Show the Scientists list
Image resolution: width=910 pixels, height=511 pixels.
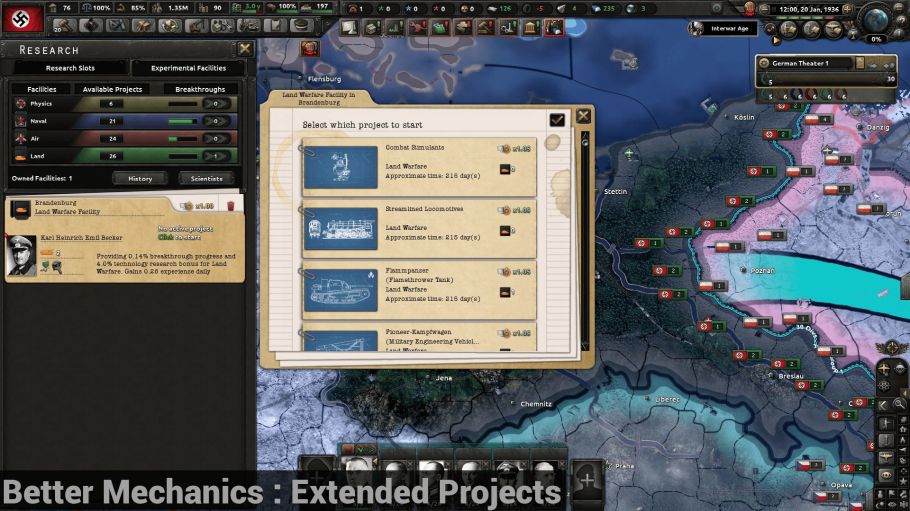207,178
